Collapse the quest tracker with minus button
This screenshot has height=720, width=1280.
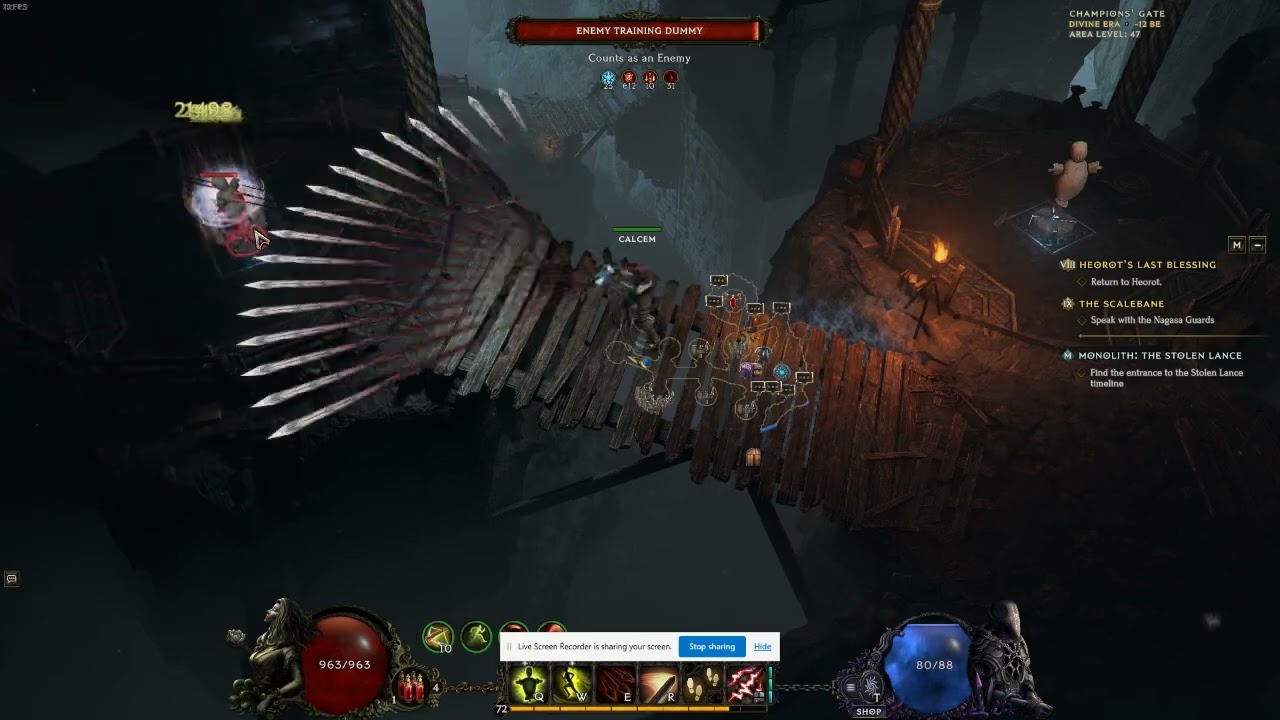[x=1258, y=245]
